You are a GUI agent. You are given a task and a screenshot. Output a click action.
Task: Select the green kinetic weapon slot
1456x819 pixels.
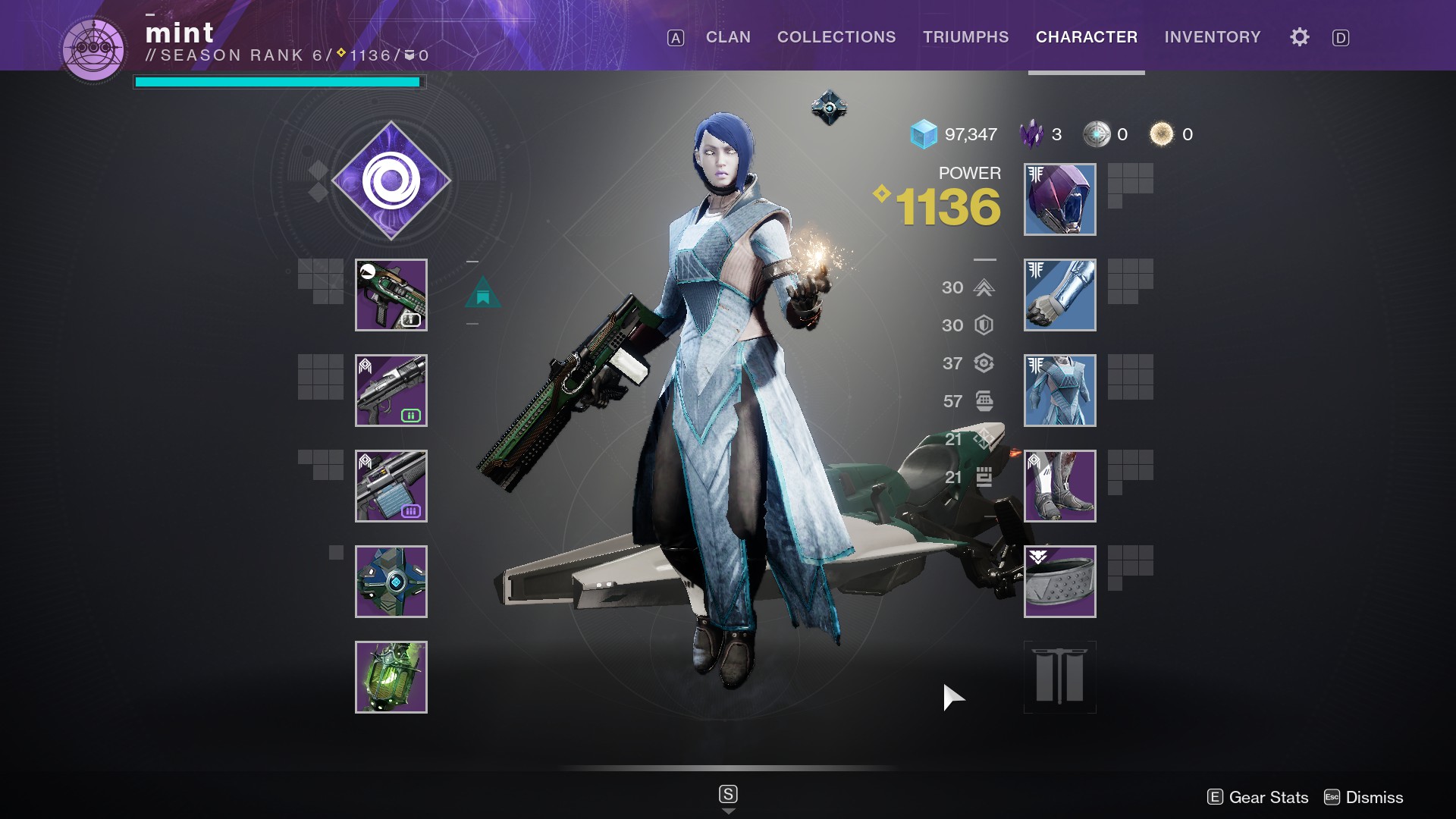coord(391,295)
